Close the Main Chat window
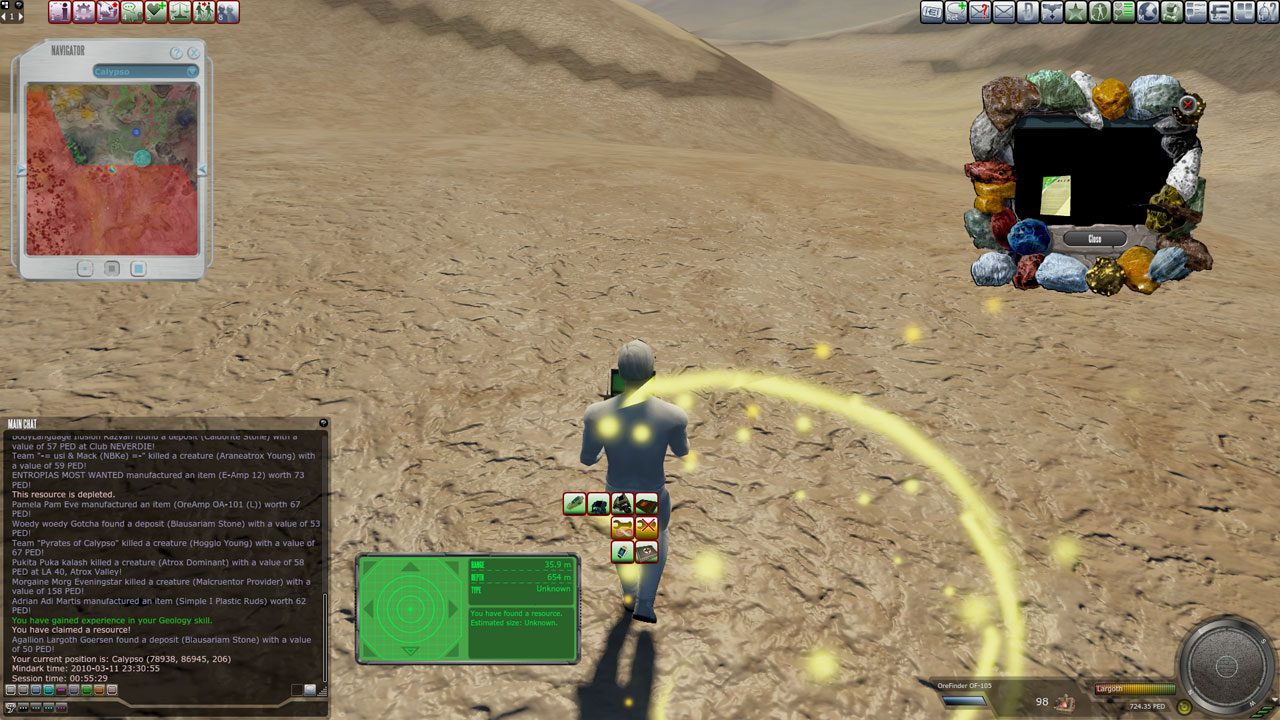The height and width of the screenshot is (720, 1280). click(323, 423)
